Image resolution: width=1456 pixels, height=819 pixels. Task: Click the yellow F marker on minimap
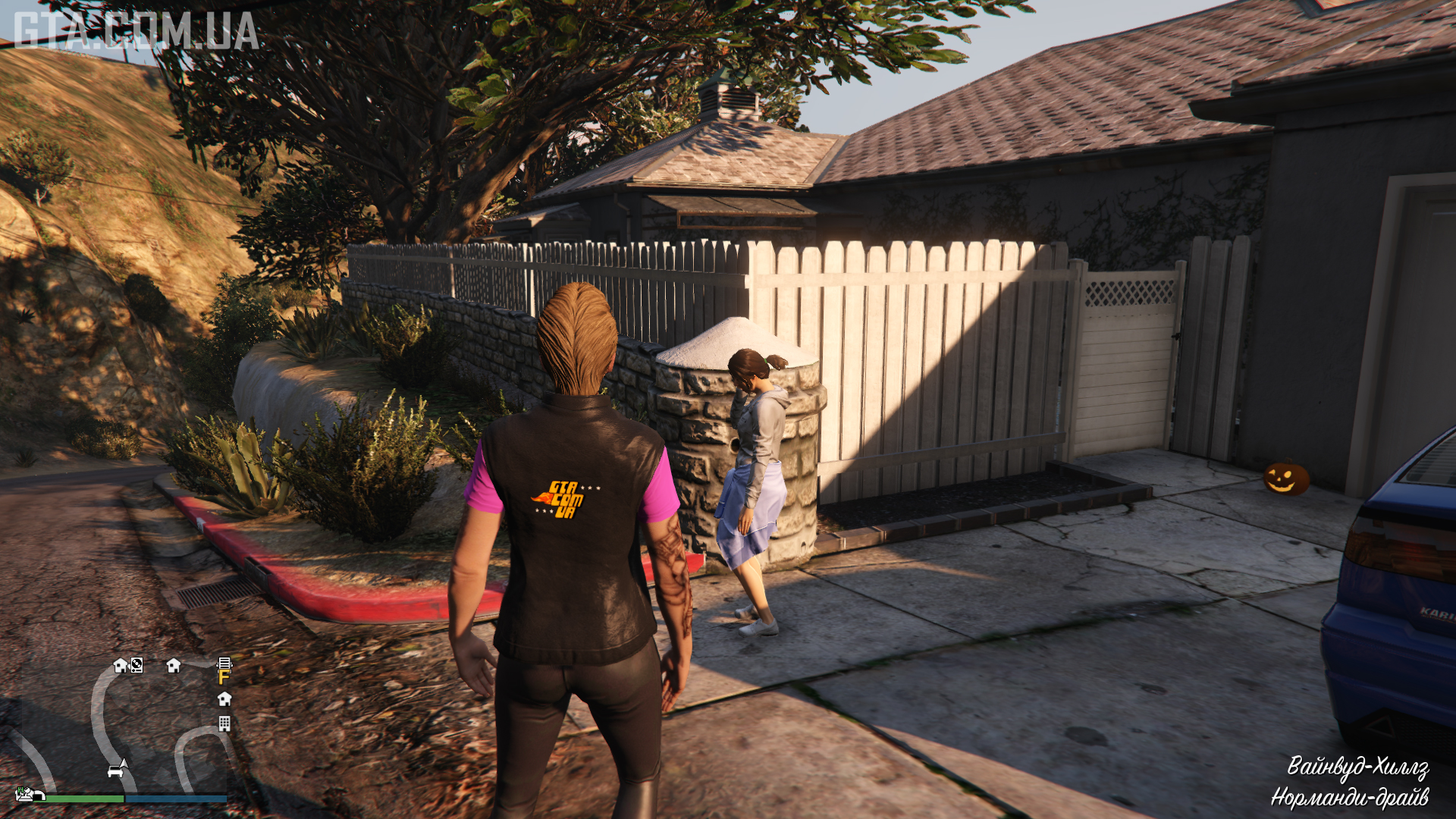224,677
